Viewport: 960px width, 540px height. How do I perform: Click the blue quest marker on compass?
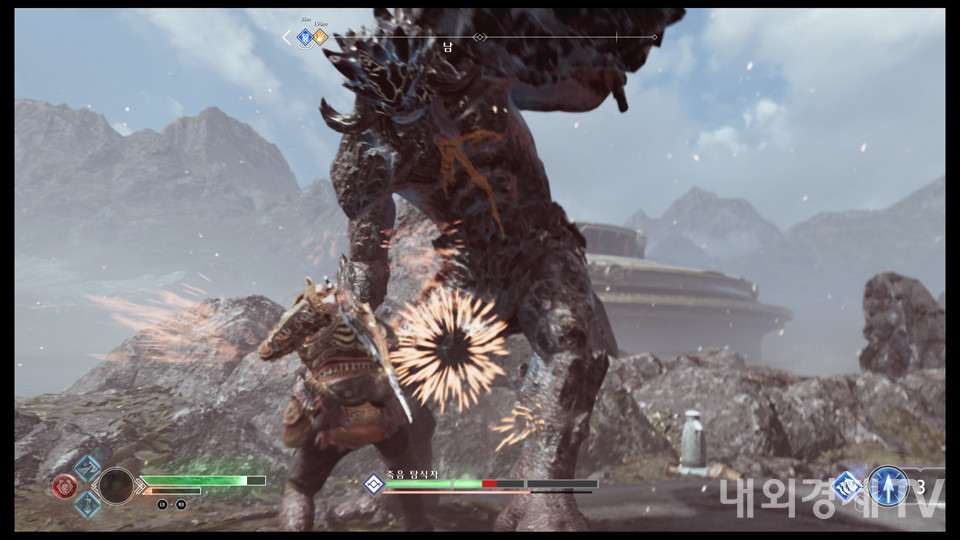pyautogui.click(x=305, y=38)
